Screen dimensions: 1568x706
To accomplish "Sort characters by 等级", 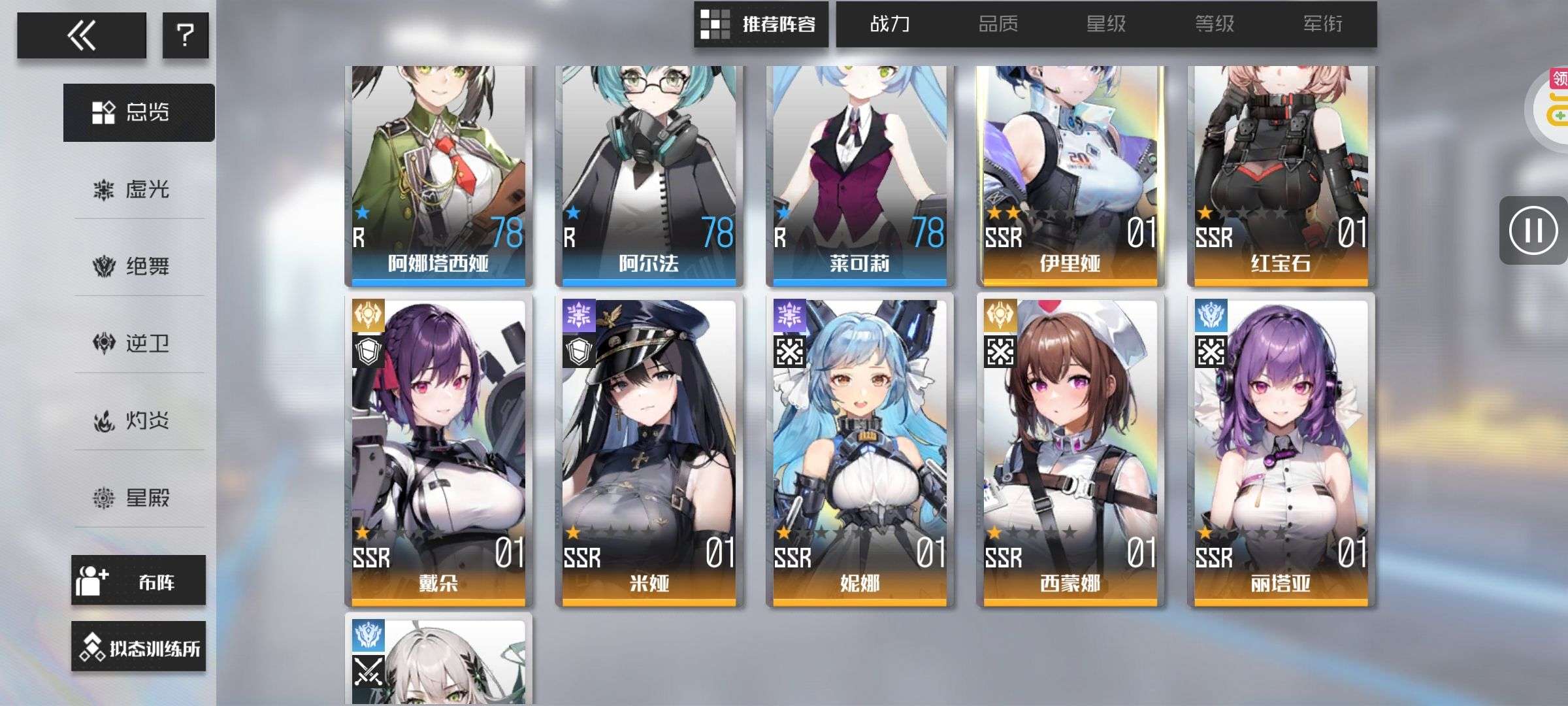I will tap(1215, 25).
